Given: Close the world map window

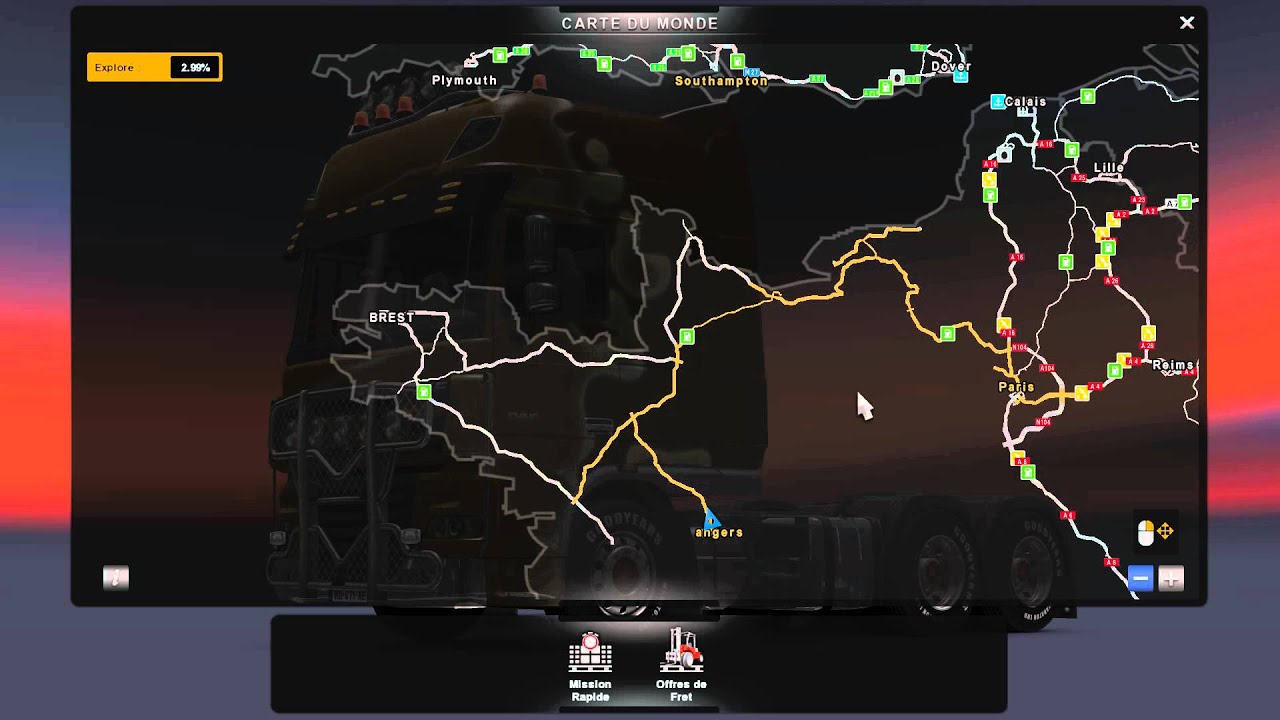Looking at the screenshot, I should click(x=1187, y=22).
